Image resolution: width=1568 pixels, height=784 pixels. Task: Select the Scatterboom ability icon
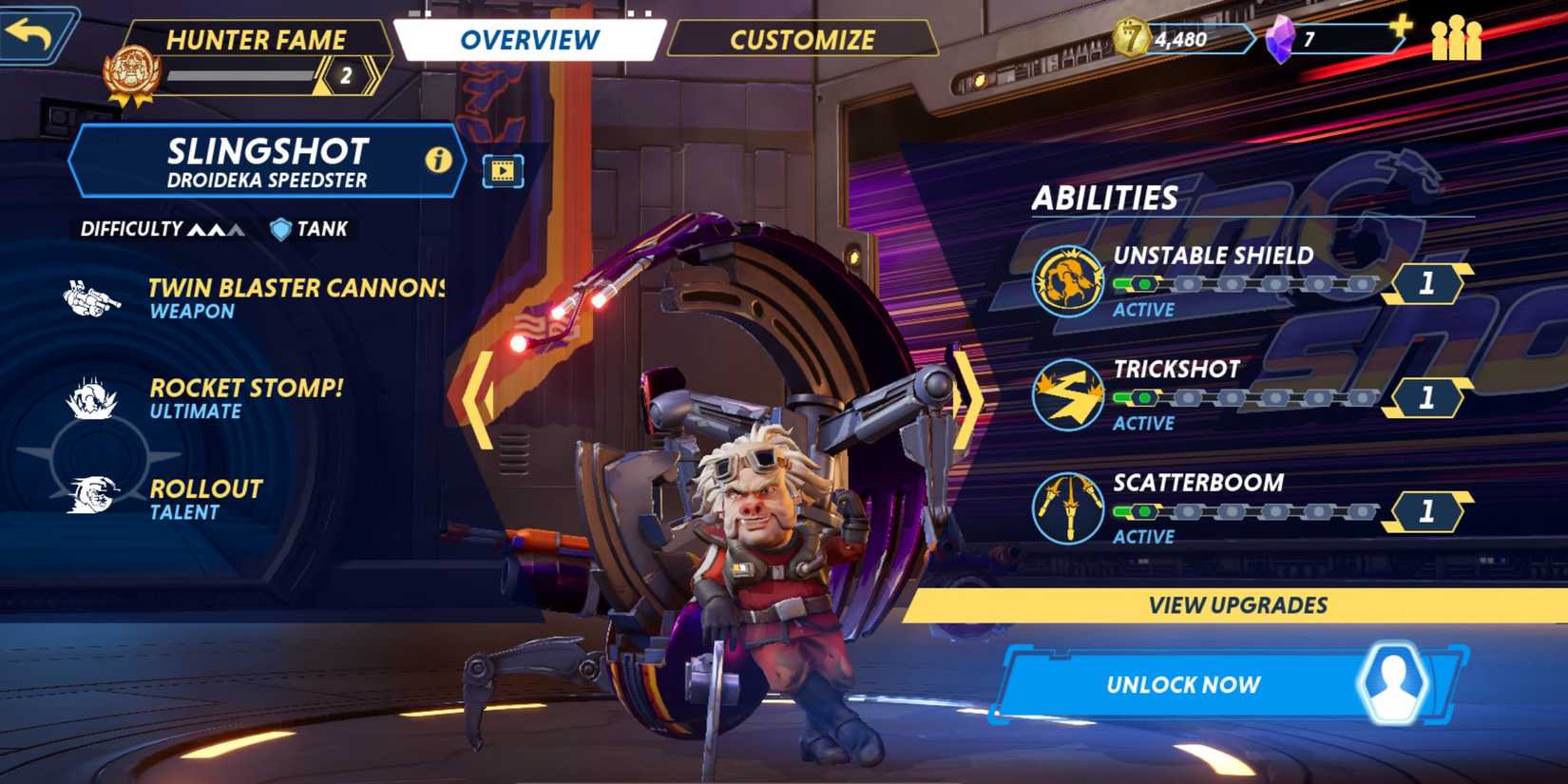point(1068,508)
